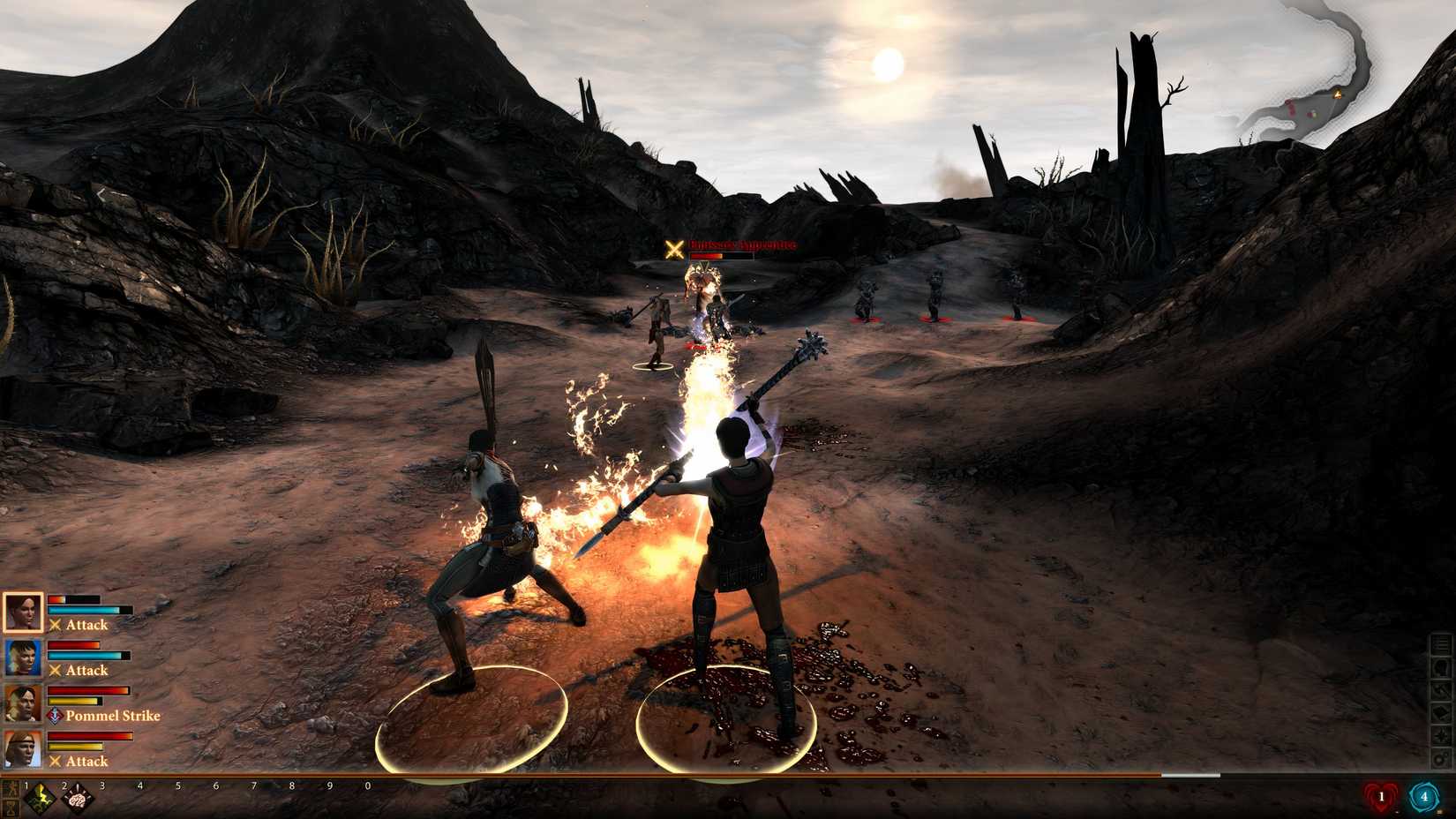Activate the brain ability in quickbar slot 2

coord(77,798)
